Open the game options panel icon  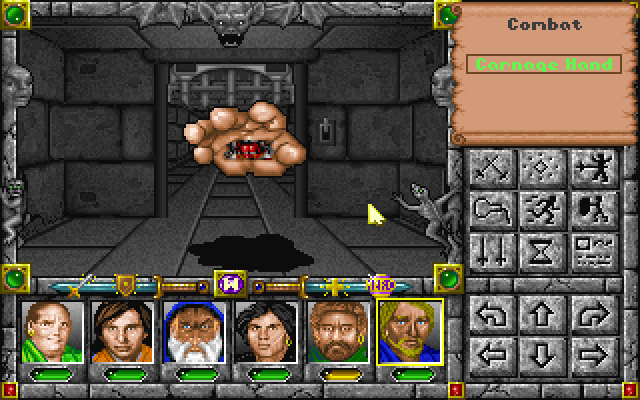click(x=587, y=248)
